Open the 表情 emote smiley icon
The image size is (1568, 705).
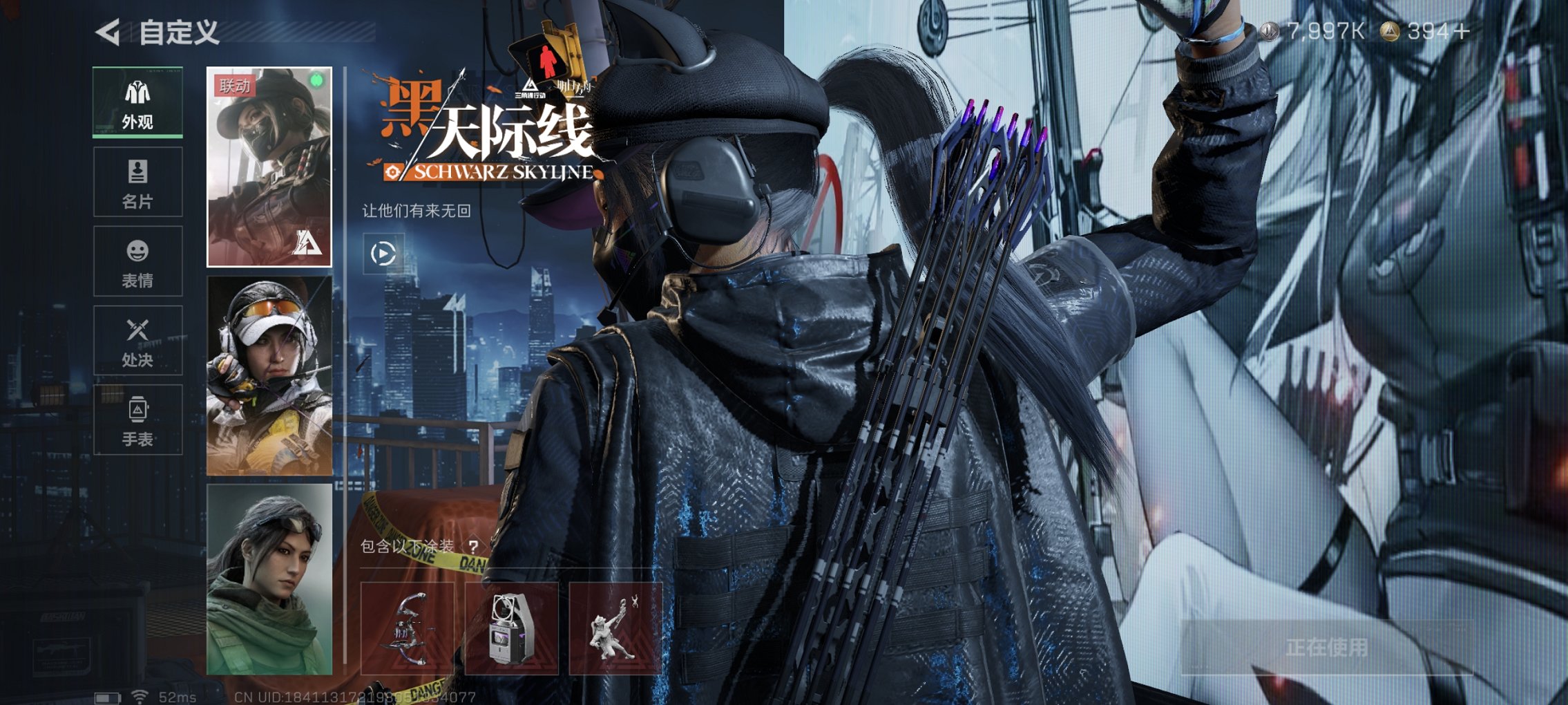pos(137,263)
